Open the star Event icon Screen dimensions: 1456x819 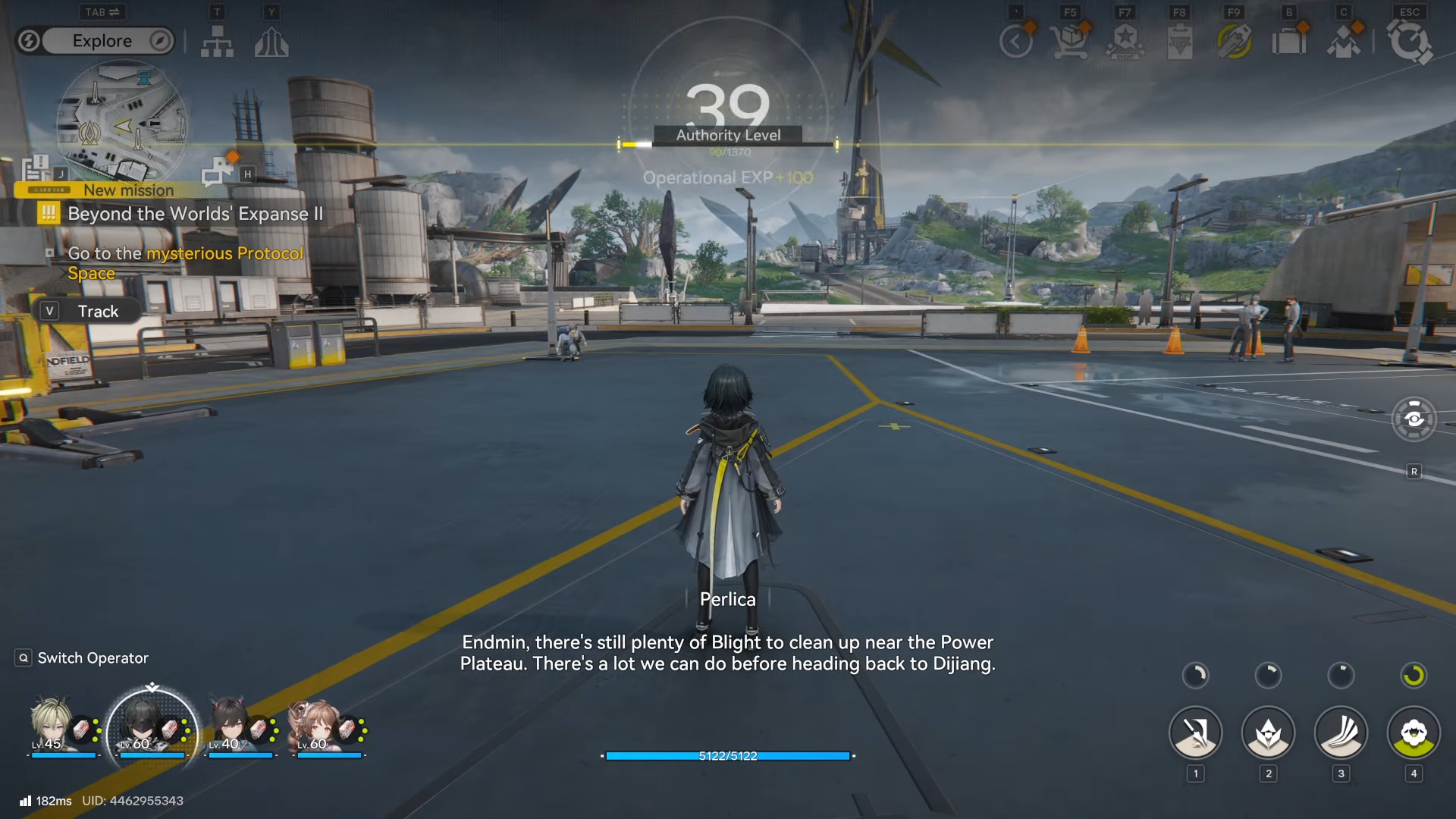pos(1125,42)
